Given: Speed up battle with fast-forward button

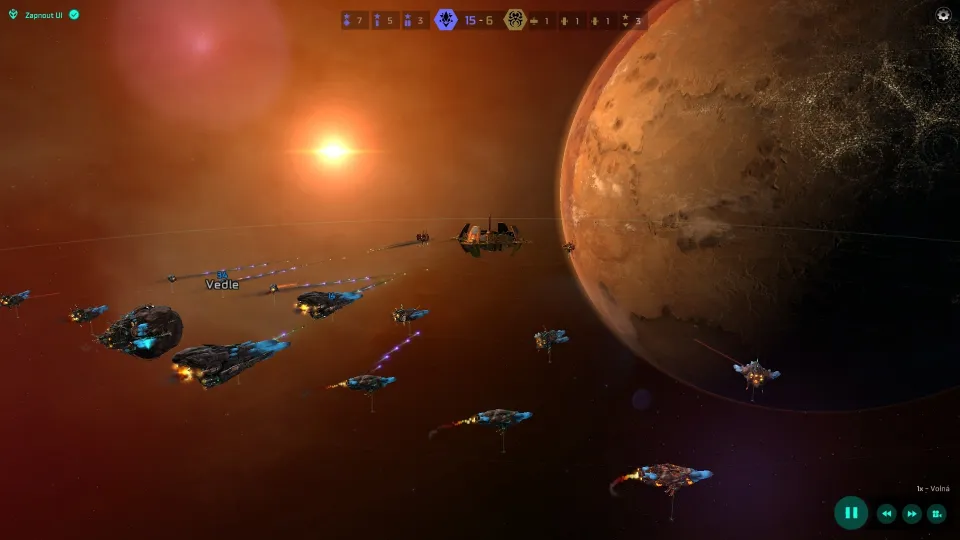Looking at the screenshot, I should (x=912, y=514).
